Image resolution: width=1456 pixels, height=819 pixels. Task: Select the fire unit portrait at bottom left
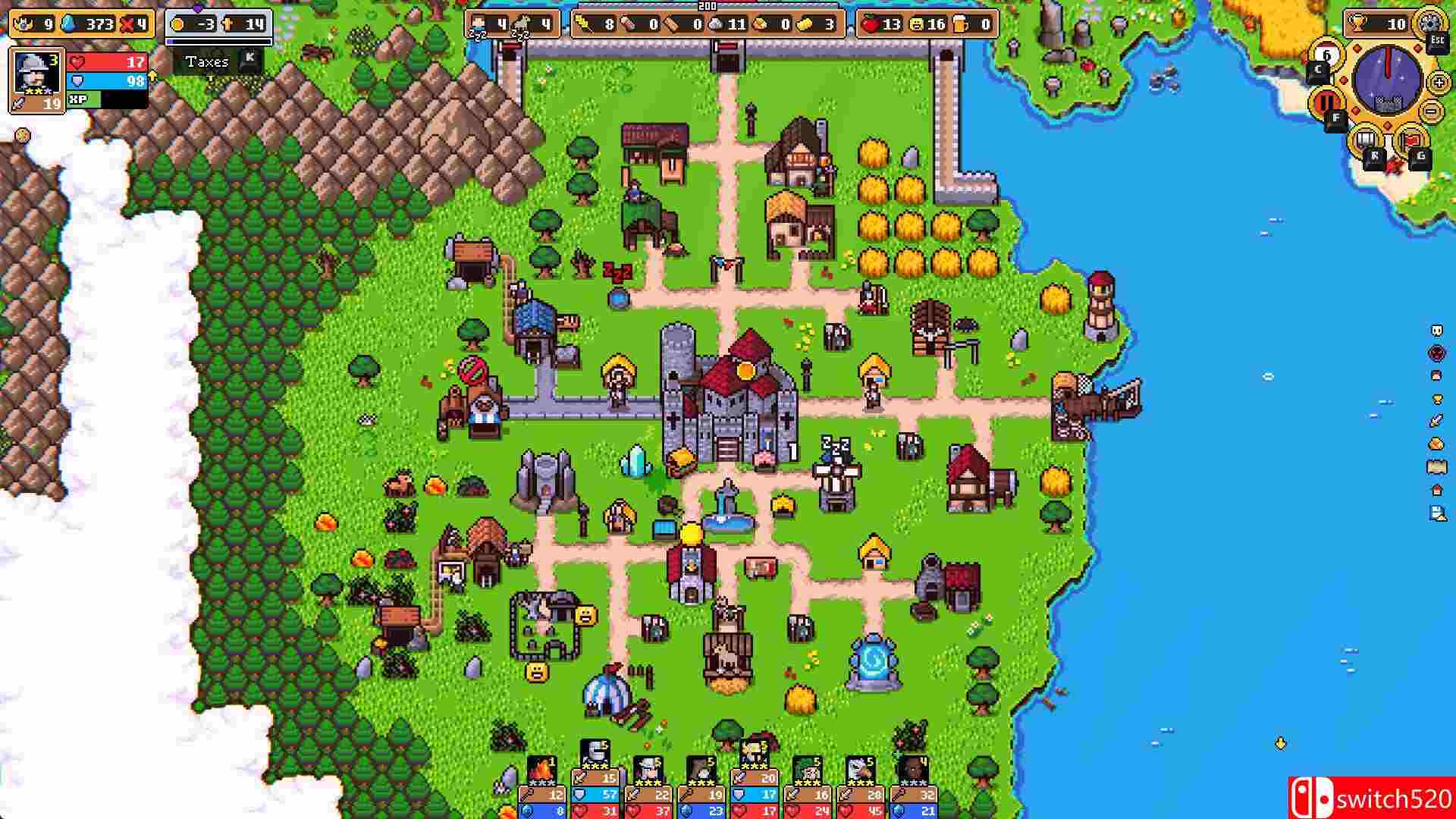(x=542, y=770)
